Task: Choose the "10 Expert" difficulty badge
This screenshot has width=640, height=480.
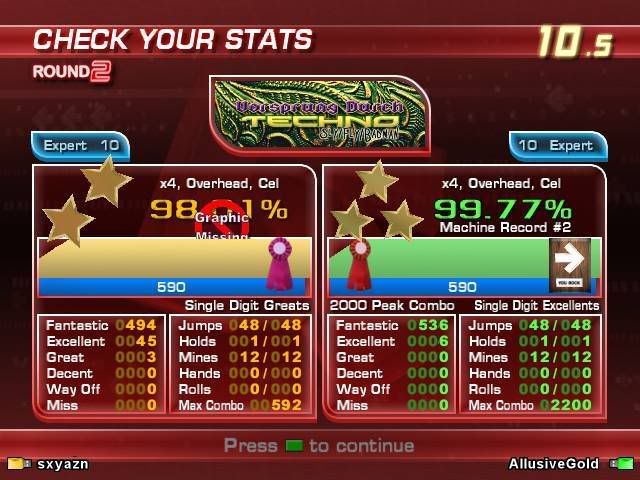Action: pyautogui.click(x=556, y=146)
